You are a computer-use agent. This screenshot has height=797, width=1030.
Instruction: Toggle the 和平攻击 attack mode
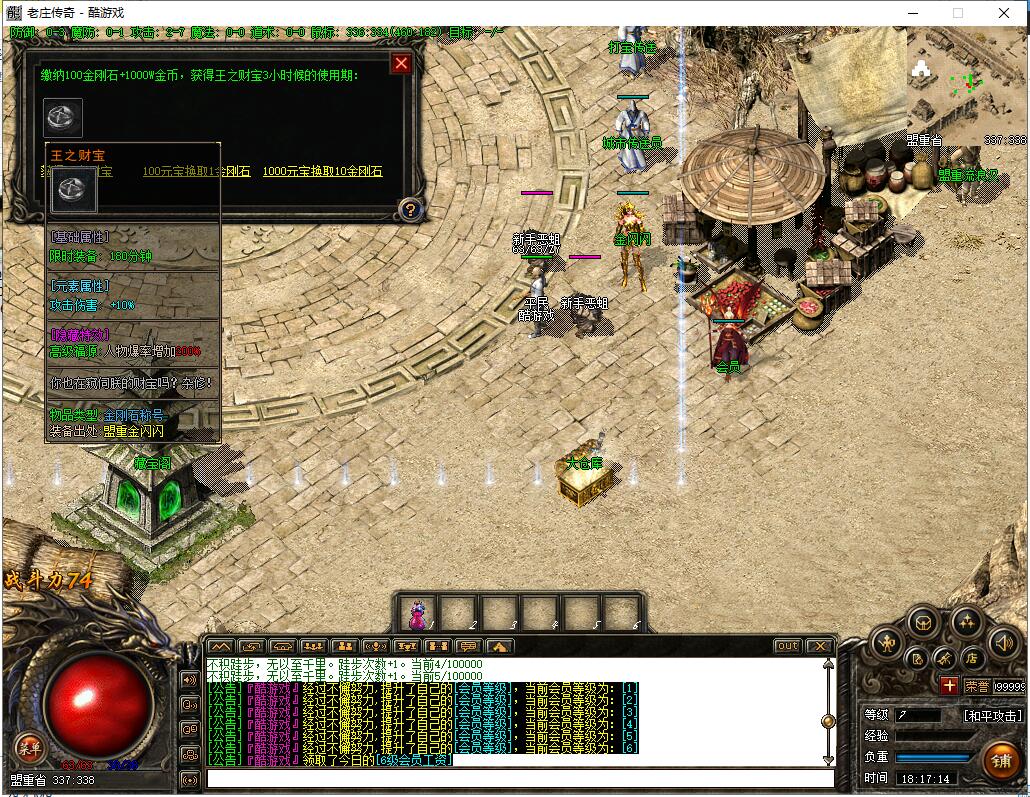pyautogui.click(x=992, y=716)
